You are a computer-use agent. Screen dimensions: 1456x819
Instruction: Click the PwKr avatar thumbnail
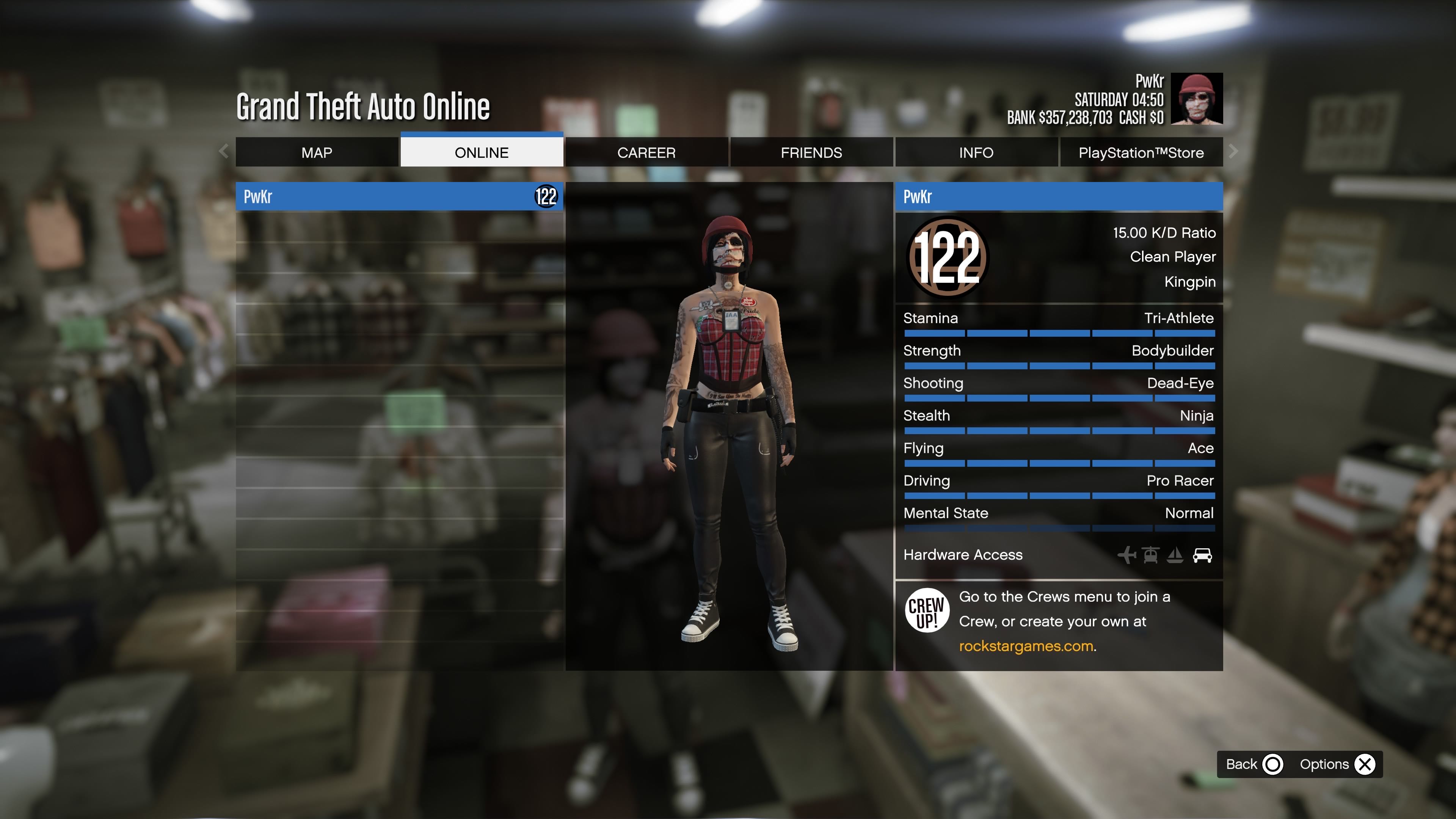click(x=1196, y=99)
